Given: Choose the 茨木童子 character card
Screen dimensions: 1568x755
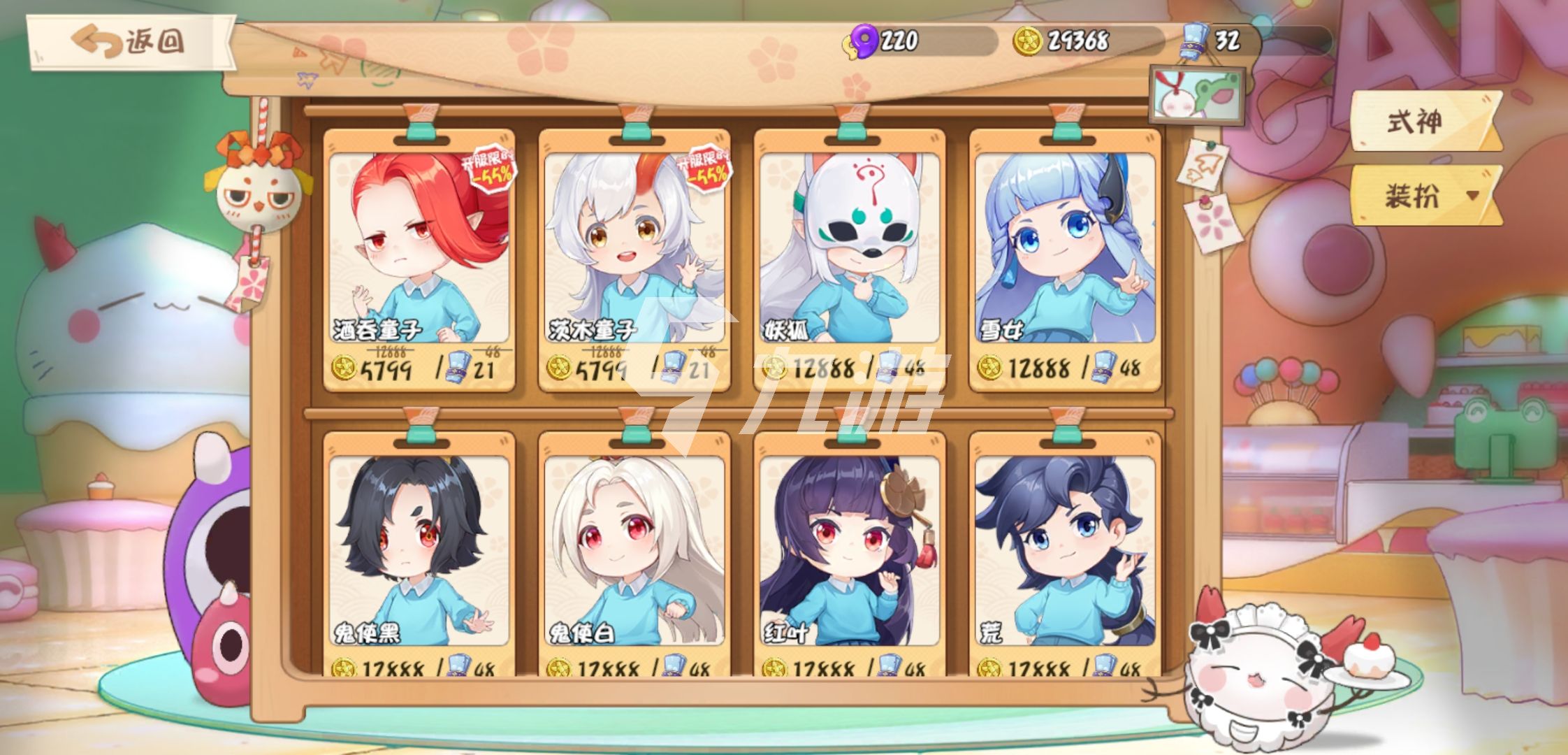Looking at the screenshot, I should pos(634,259).
